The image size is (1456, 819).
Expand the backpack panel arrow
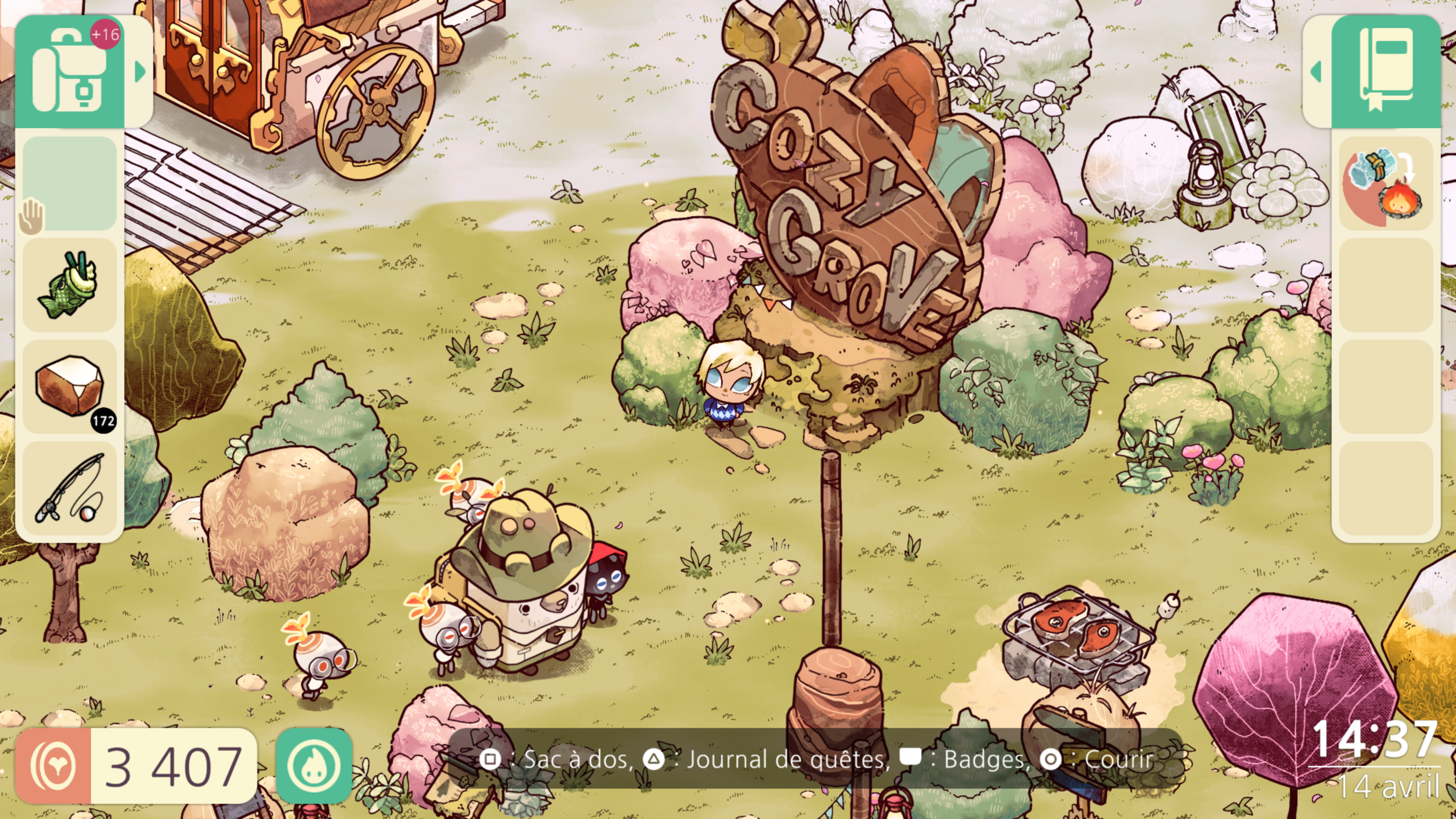(140, 72)
